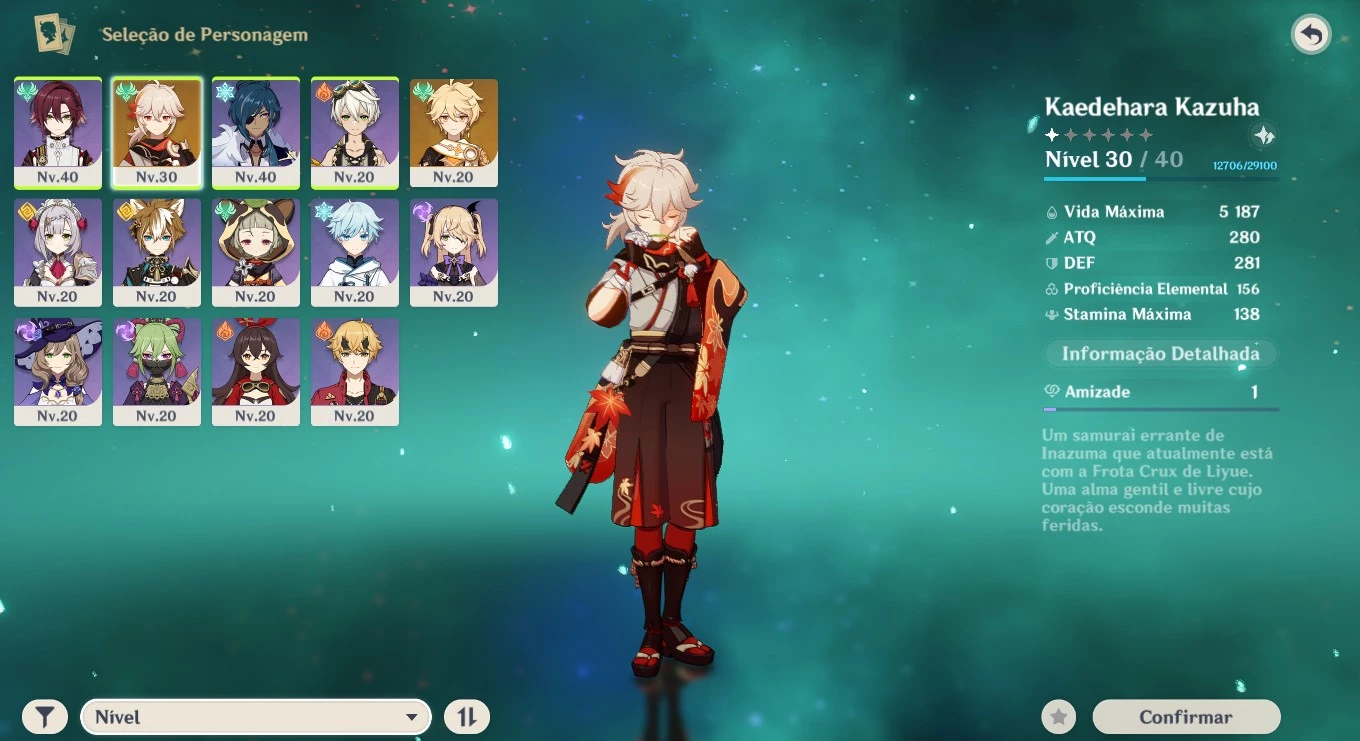Select the Kaeya character portrait
The height and width of the screenshot is (741, 1360).
point(256,132)
